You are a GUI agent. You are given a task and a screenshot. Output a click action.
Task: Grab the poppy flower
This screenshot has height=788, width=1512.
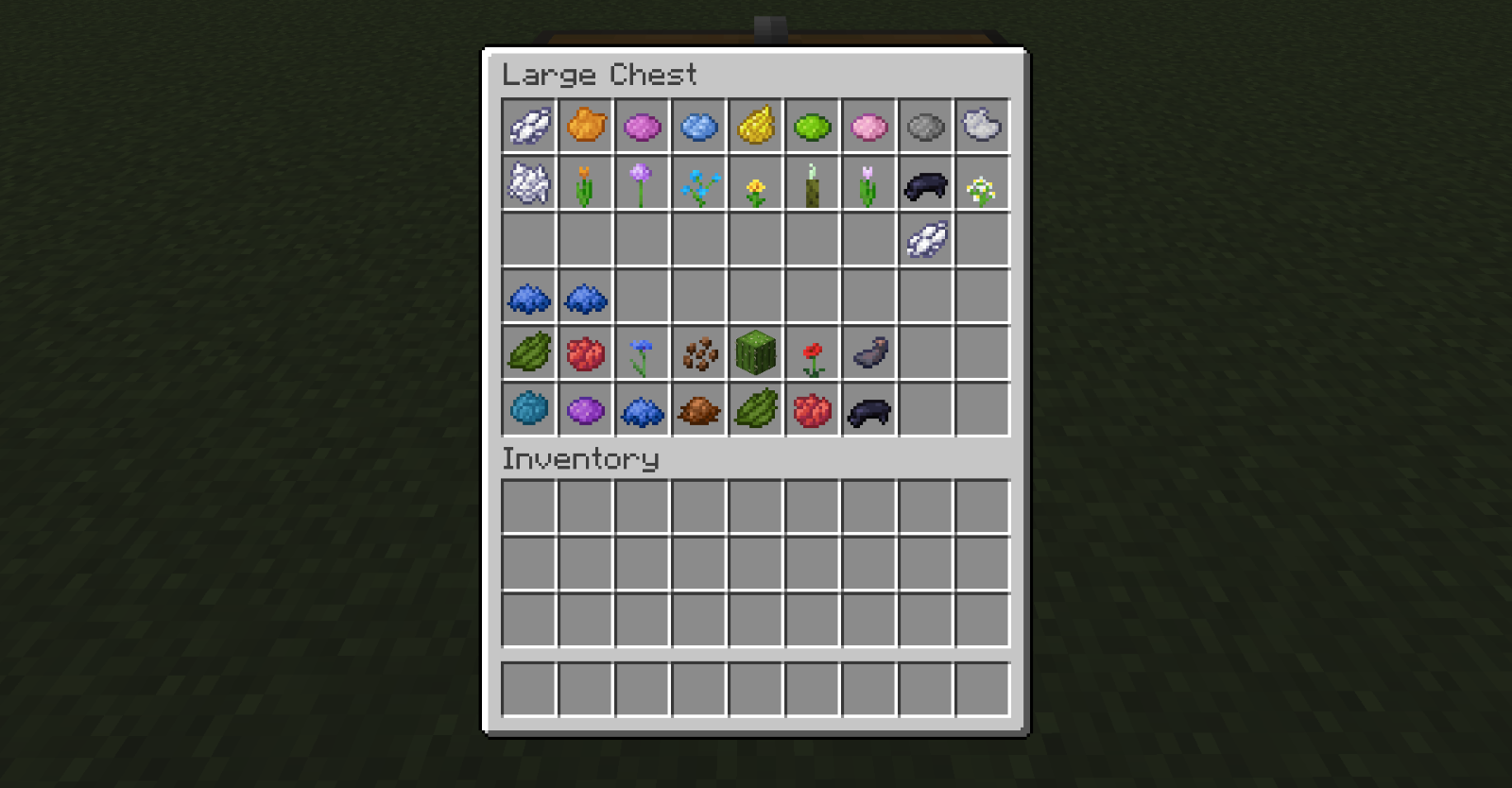813,352
